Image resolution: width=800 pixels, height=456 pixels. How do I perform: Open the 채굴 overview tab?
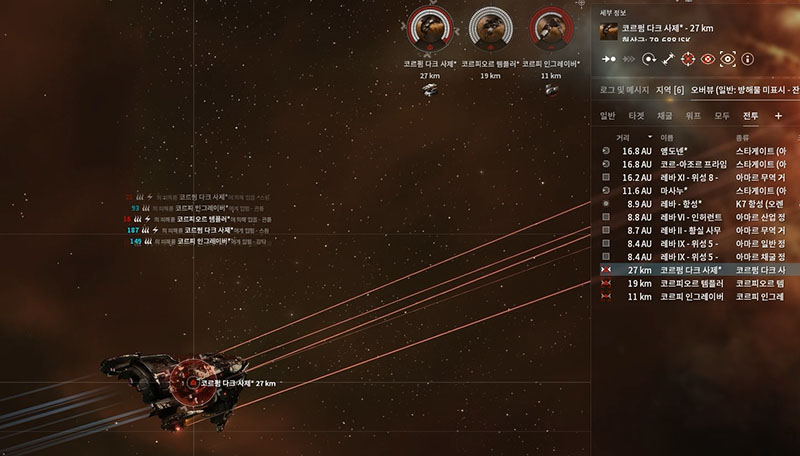tap(665, 116)
